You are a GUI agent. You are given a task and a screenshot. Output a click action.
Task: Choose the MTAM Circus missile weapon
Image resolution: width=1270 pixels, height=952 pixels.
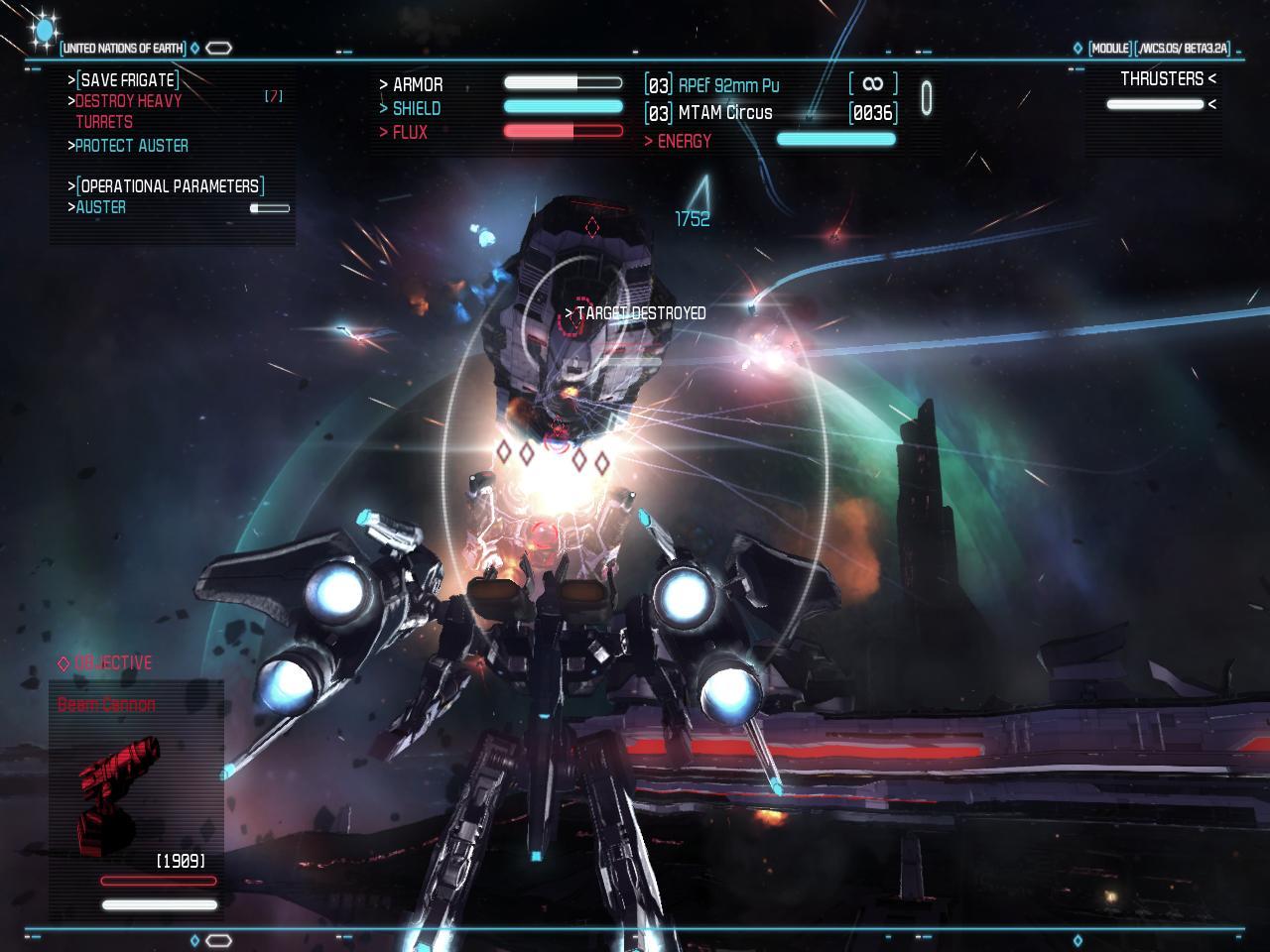pos(724,113)
